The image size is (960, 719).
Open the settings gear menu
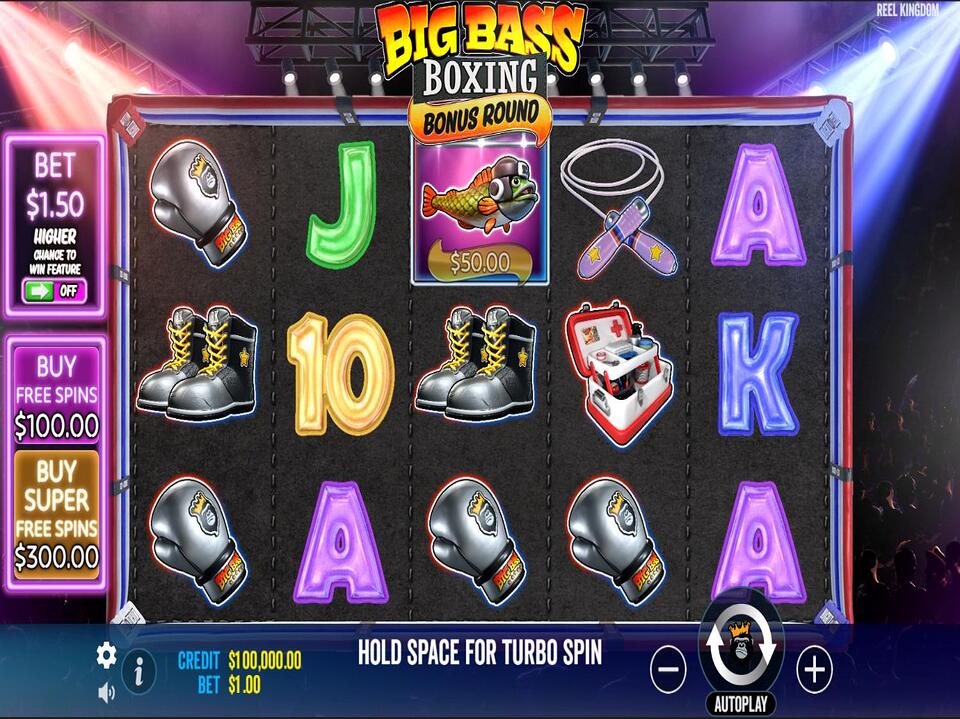pos(106,655)
